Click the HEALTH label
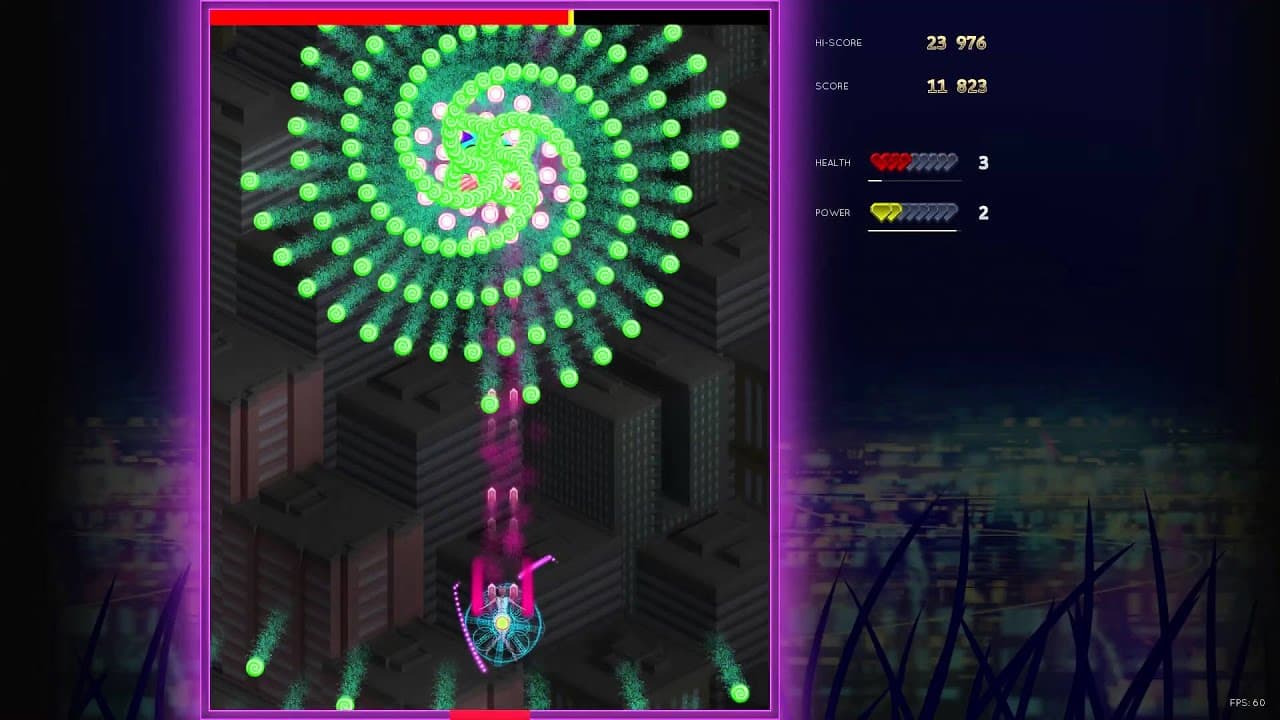 [832, 162]
